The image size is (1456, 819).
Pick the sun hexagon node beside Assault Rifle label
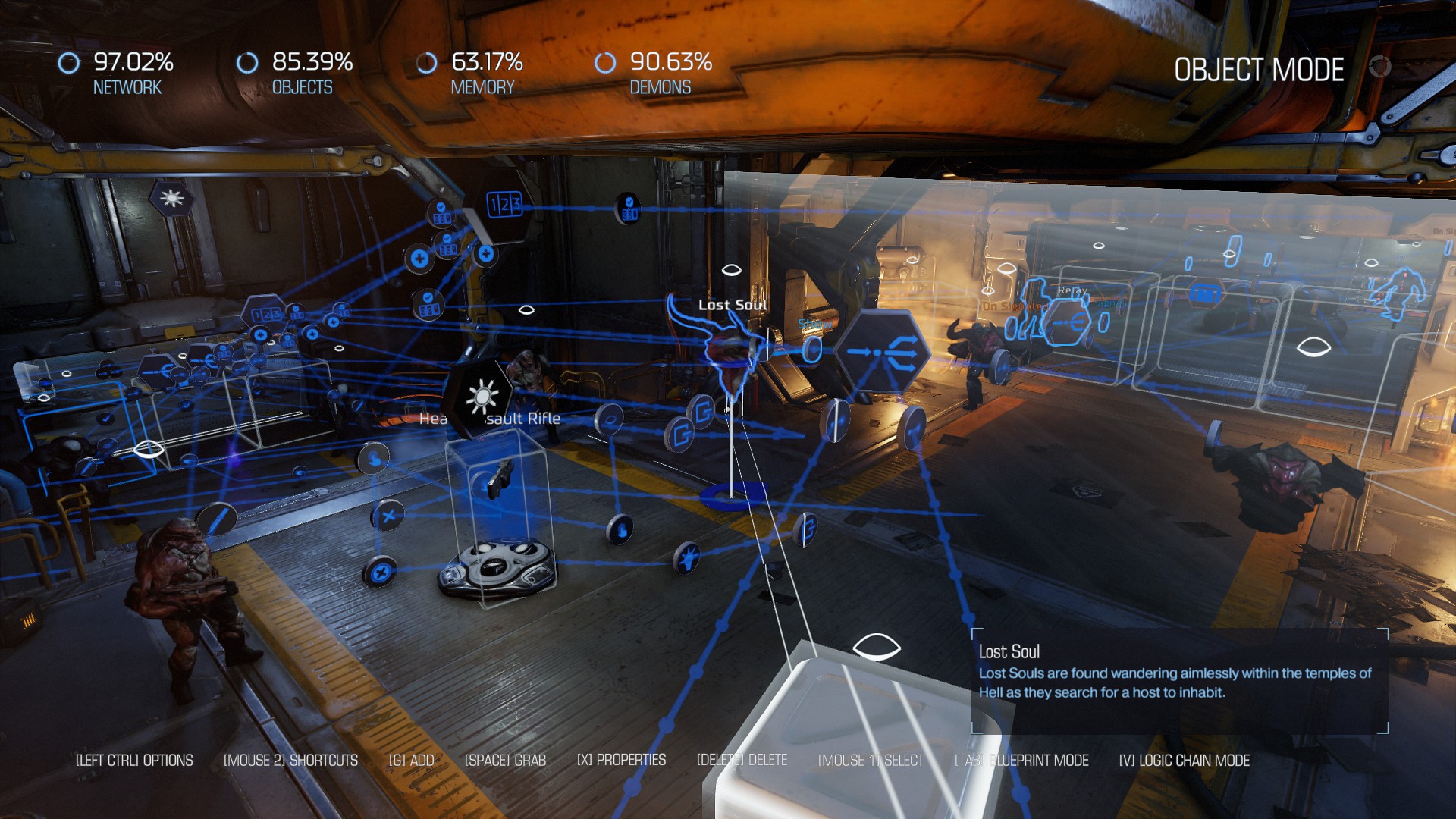pos(482,397)
